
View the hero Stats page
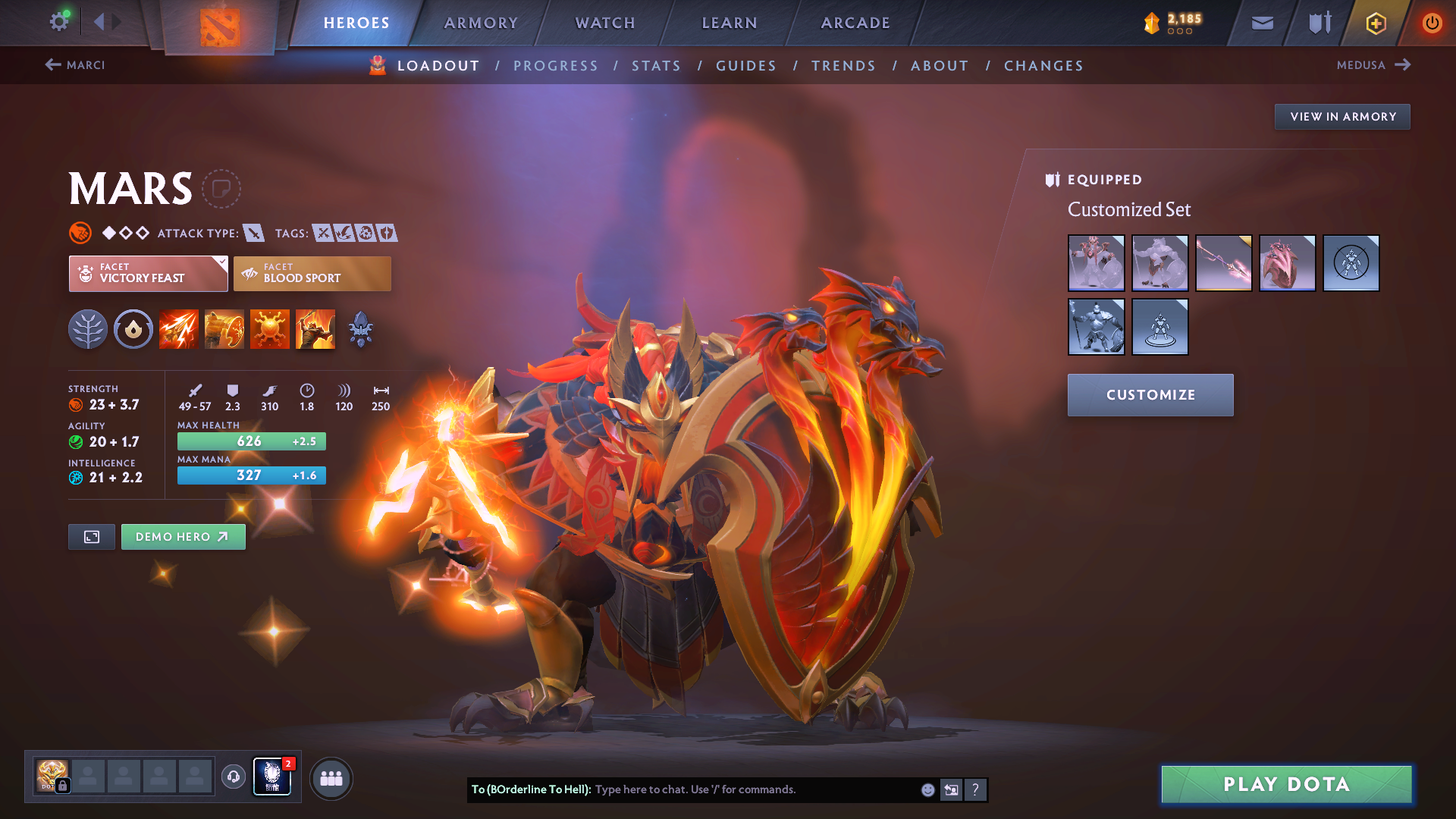[x=656, y=66]
